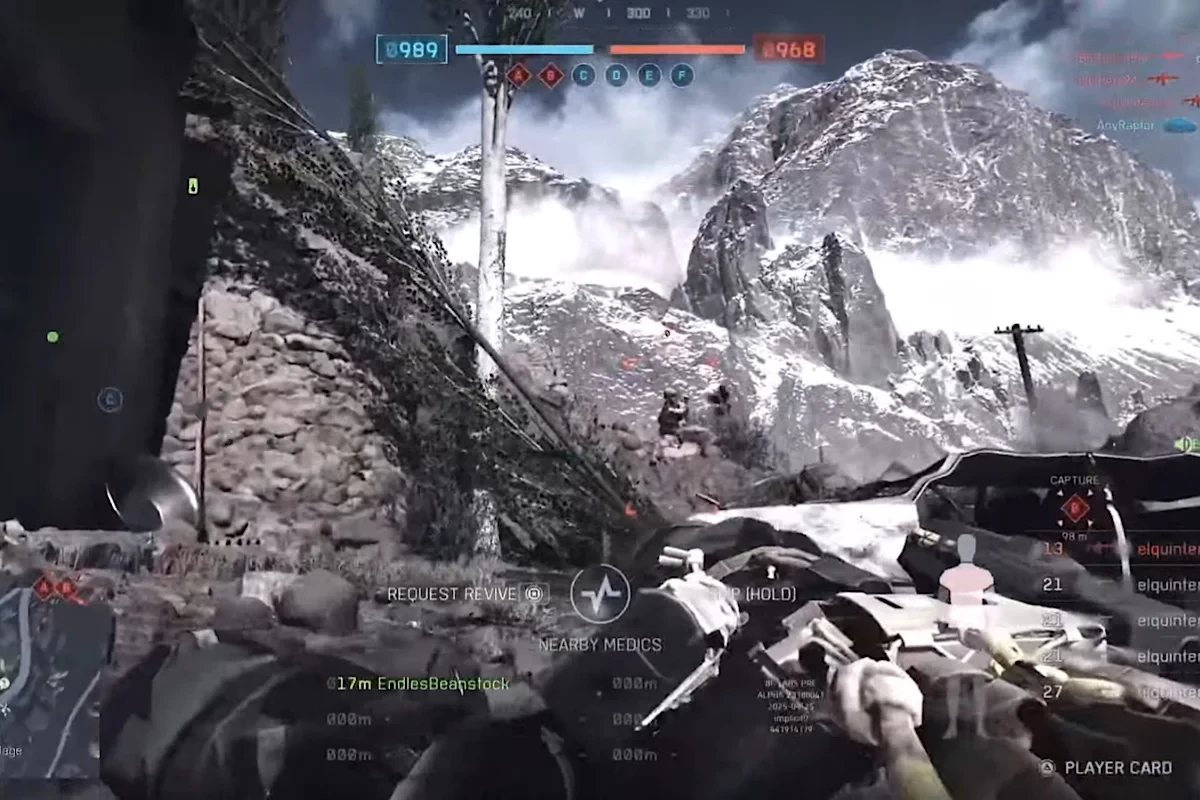Select the objective F flag icon
The width and height of the screenshot is (1200, 800).
682,75
